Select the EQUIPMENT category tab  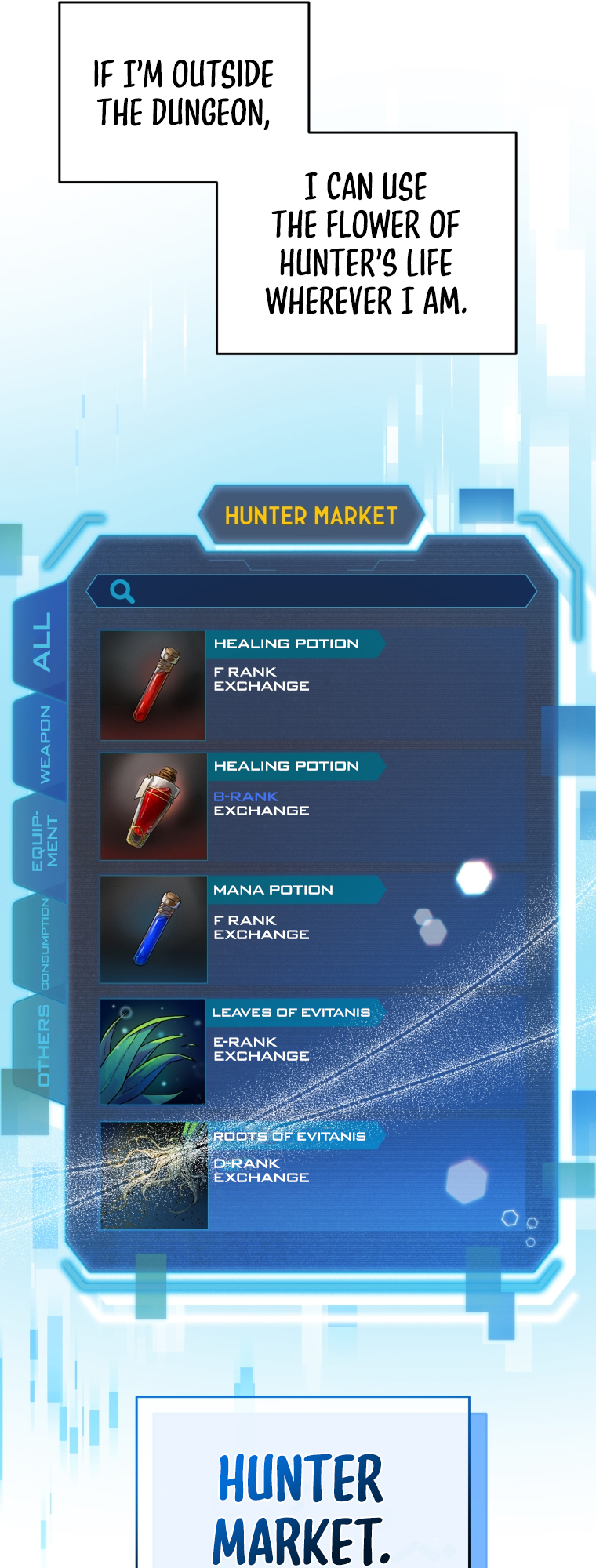(44, 842)
